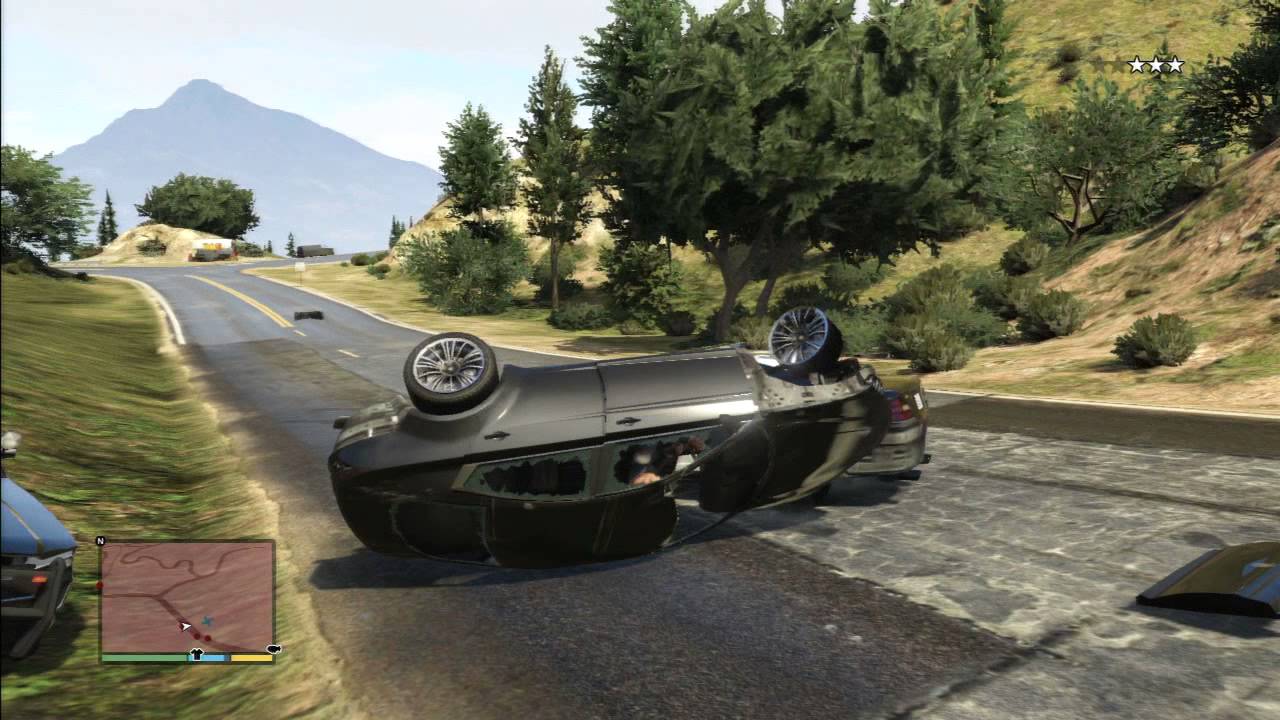Click the N compass indicator on the minimap

(x=100, y=540)
